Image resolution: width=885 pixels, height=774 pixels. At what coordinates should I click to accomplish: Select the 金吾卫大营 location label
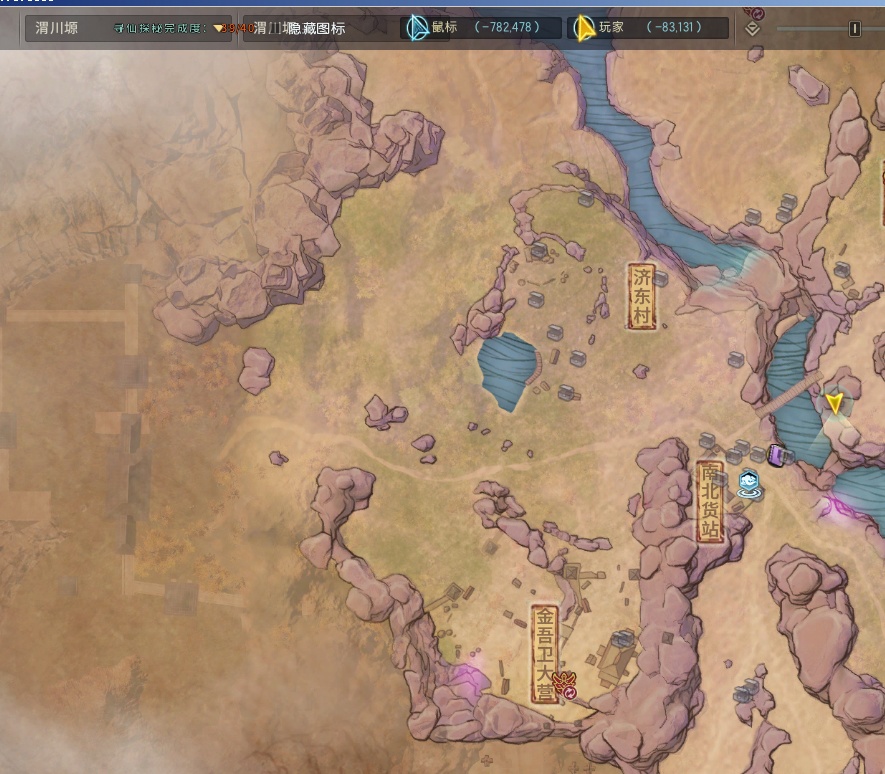(544, 653)
